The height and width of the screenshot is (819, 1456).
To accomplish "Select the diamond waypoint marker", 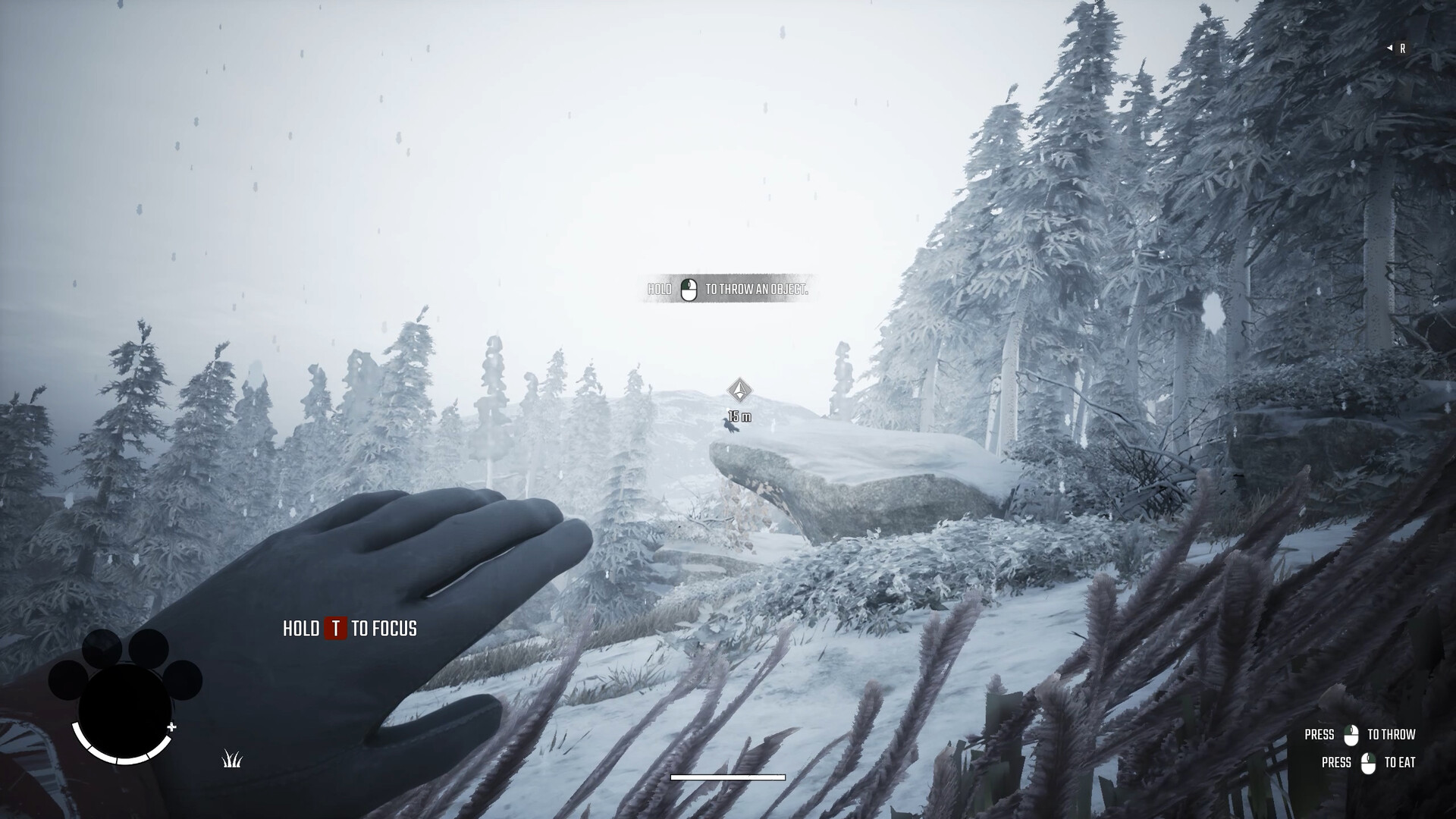I will coord(739,391).
